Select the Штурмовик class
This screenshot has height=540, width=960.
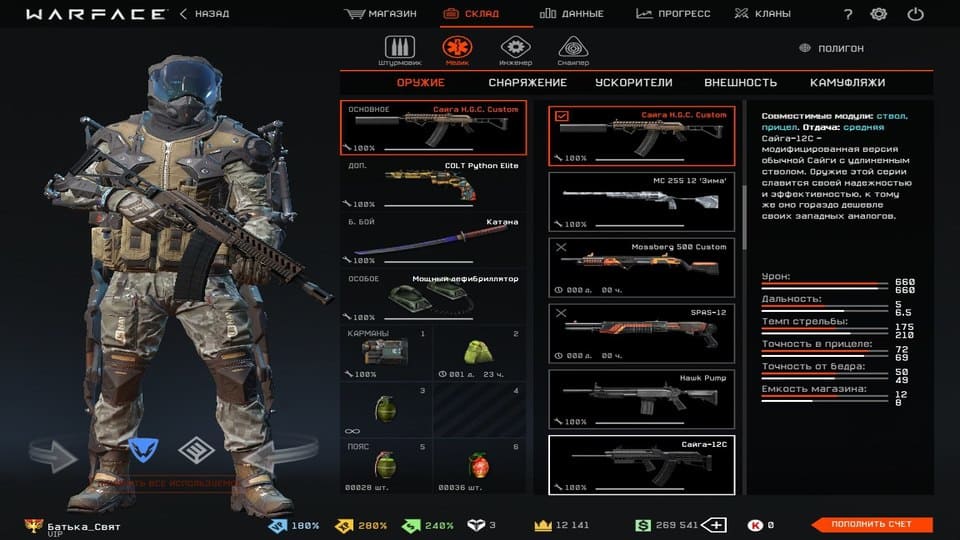pos(399,51)
